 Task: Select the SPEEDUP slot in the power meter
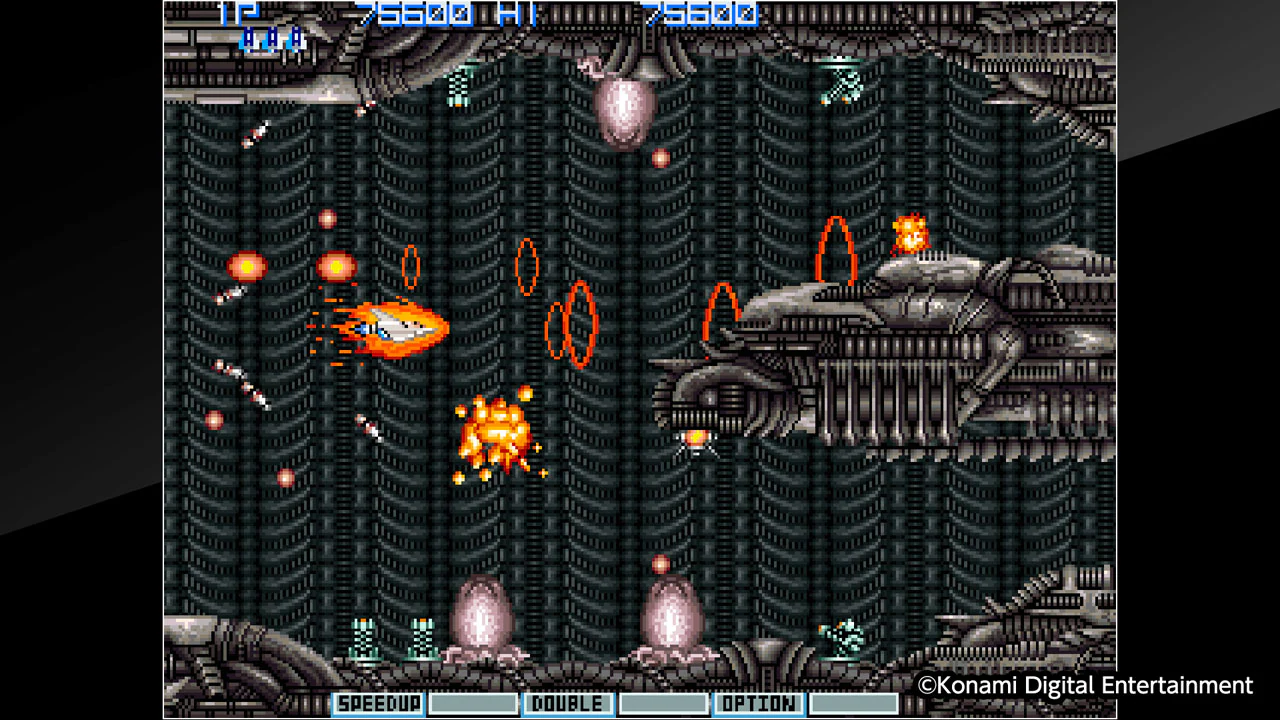tap(381, 703)
